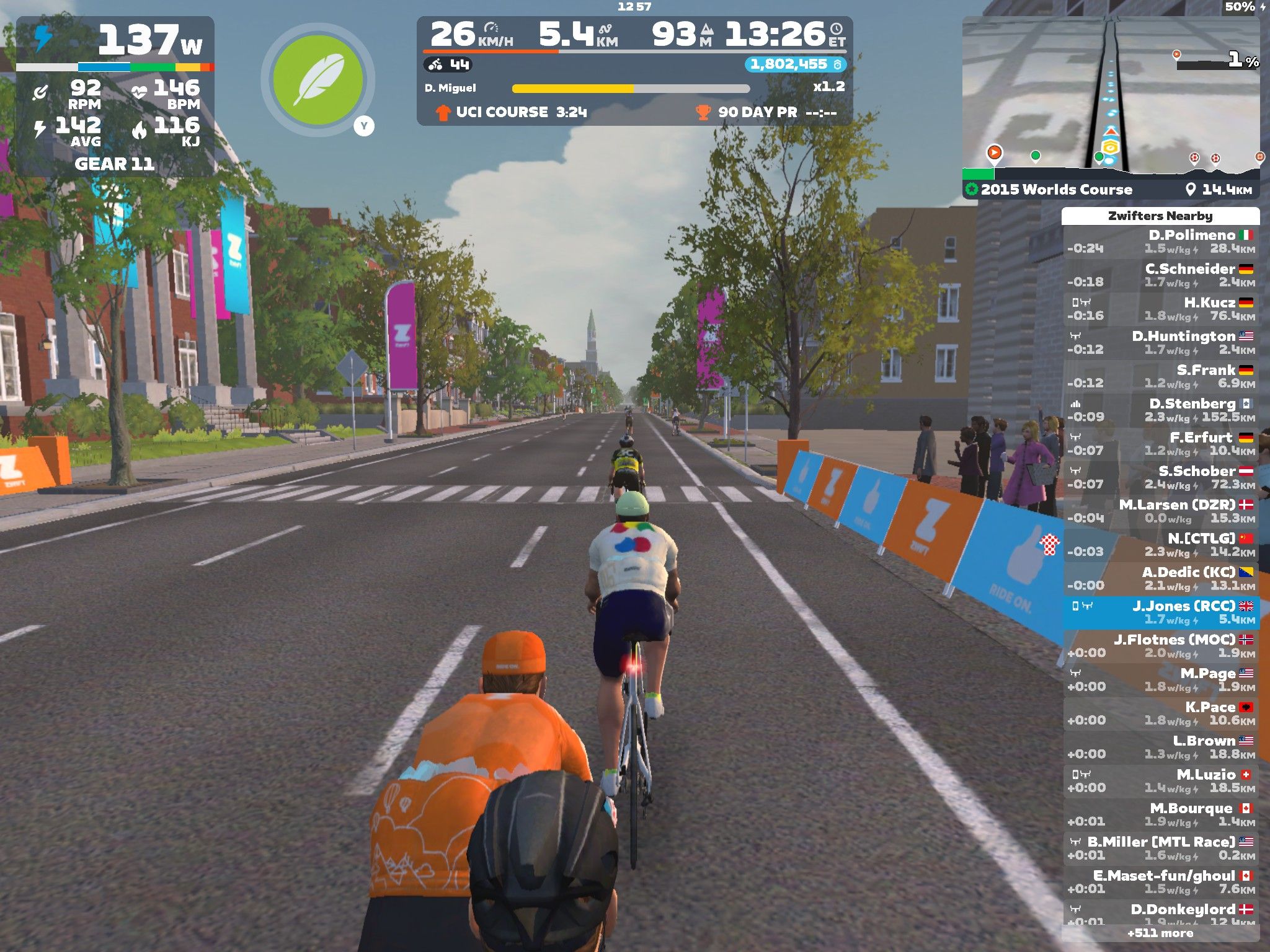Choose M.Larsen (DZR) rider row
Screen dimensions: 1270x952
pos(1160,511)
